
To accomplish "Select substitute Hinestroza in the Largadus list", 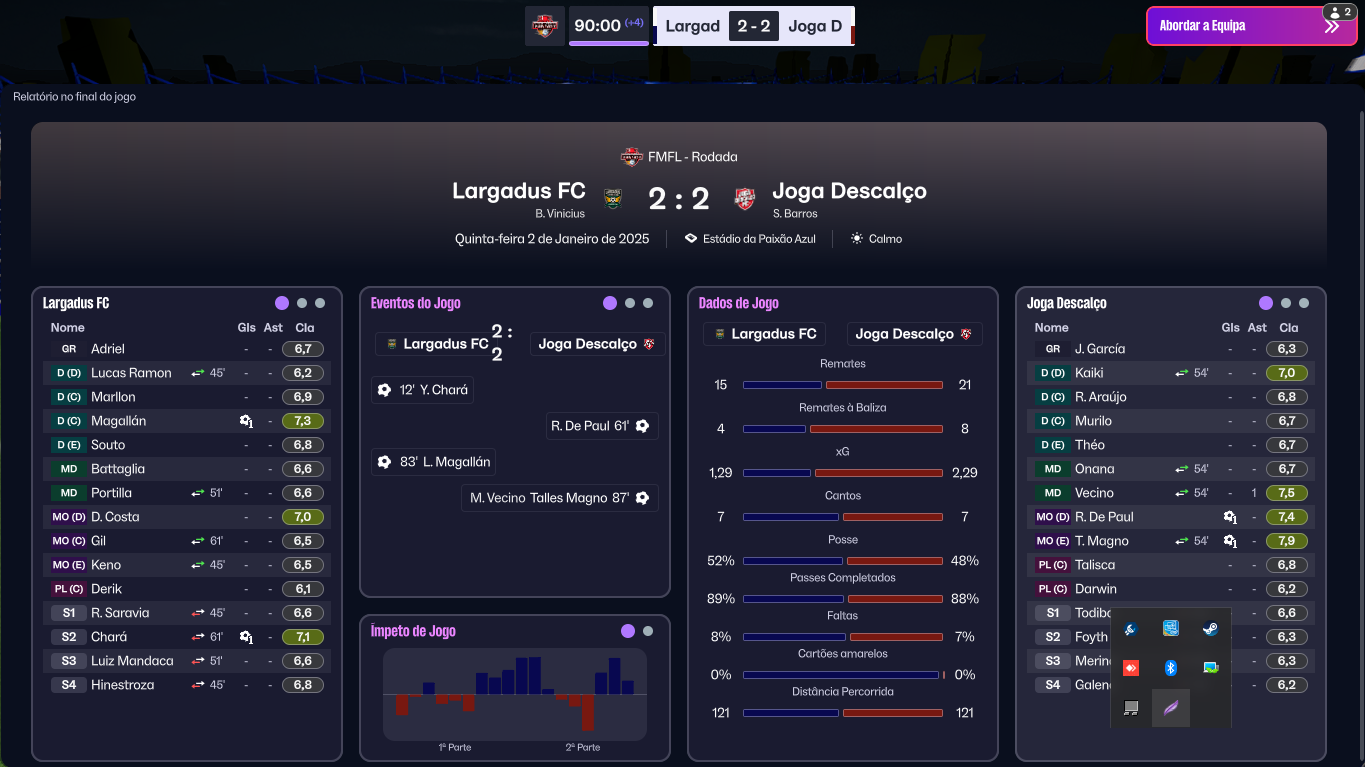I will tap(122, 685).
